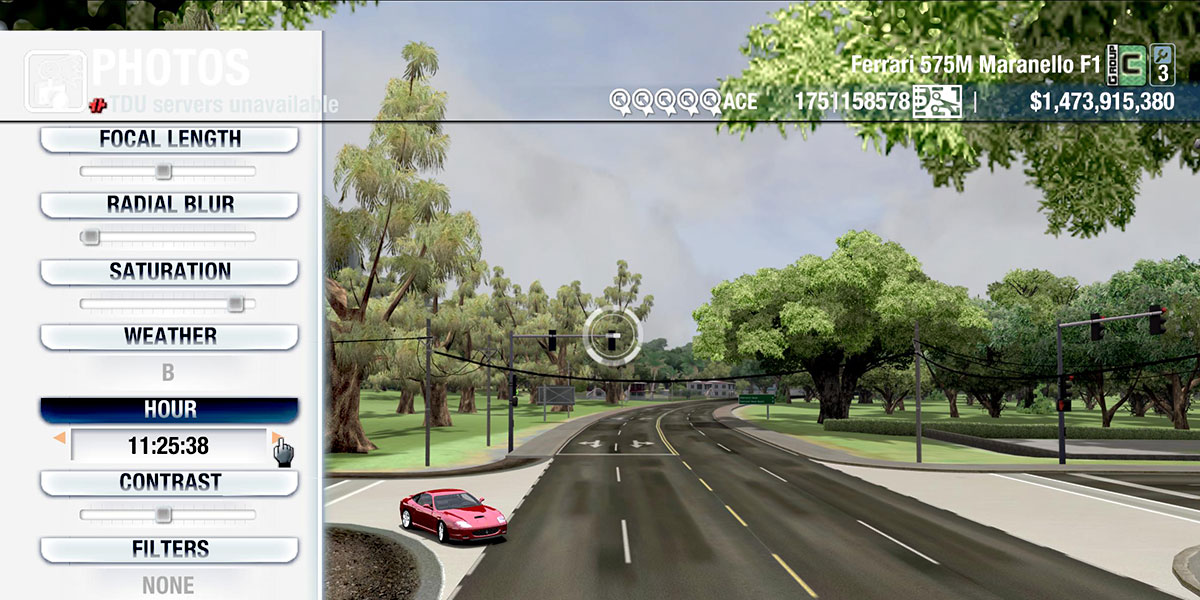The height and width of the screenshot is (600, 1200).
Task: Click the Contrast slider handle
Action: (163, 515)
